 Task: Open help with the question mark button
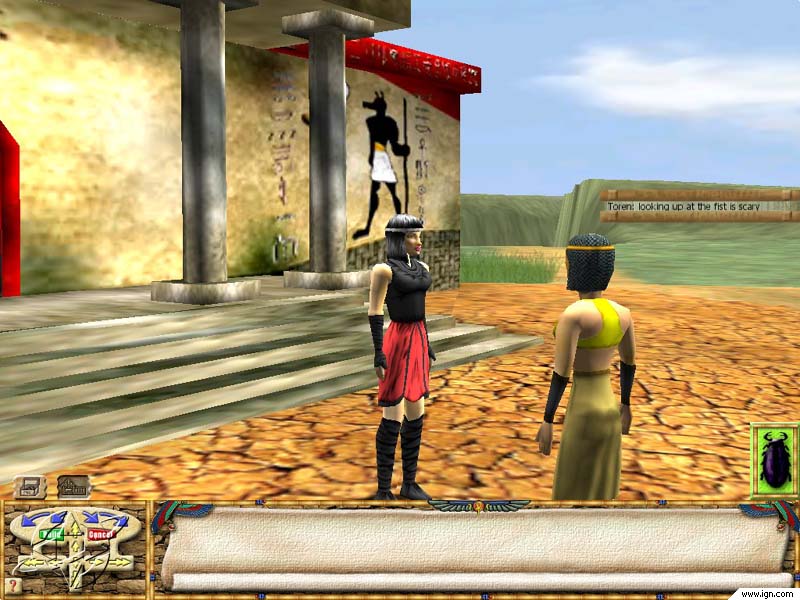[12, 585]
